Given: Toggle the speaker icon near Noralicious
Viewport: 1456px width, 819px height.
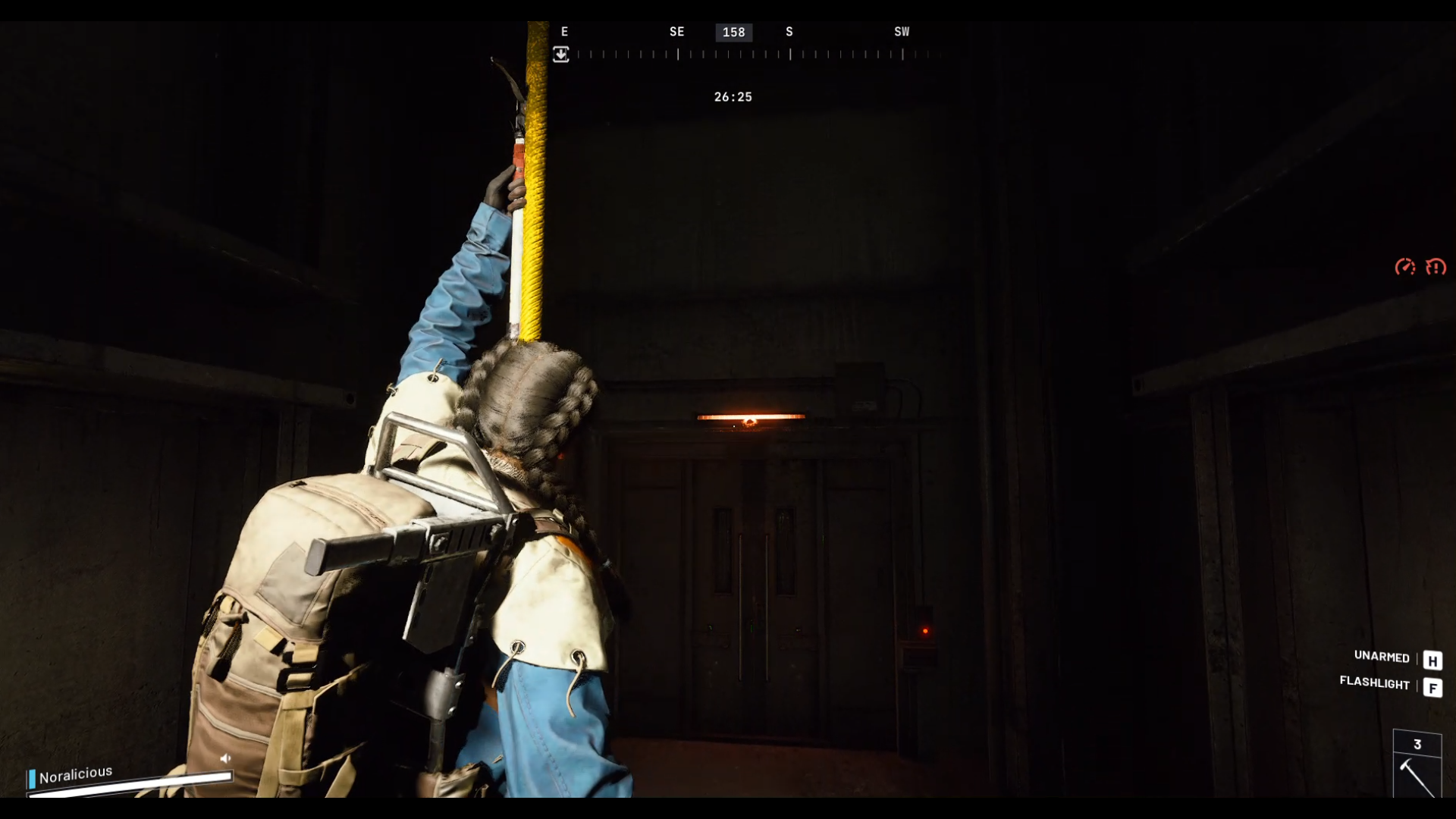Looking at the screenshot, I should click(x=225, y=758).
